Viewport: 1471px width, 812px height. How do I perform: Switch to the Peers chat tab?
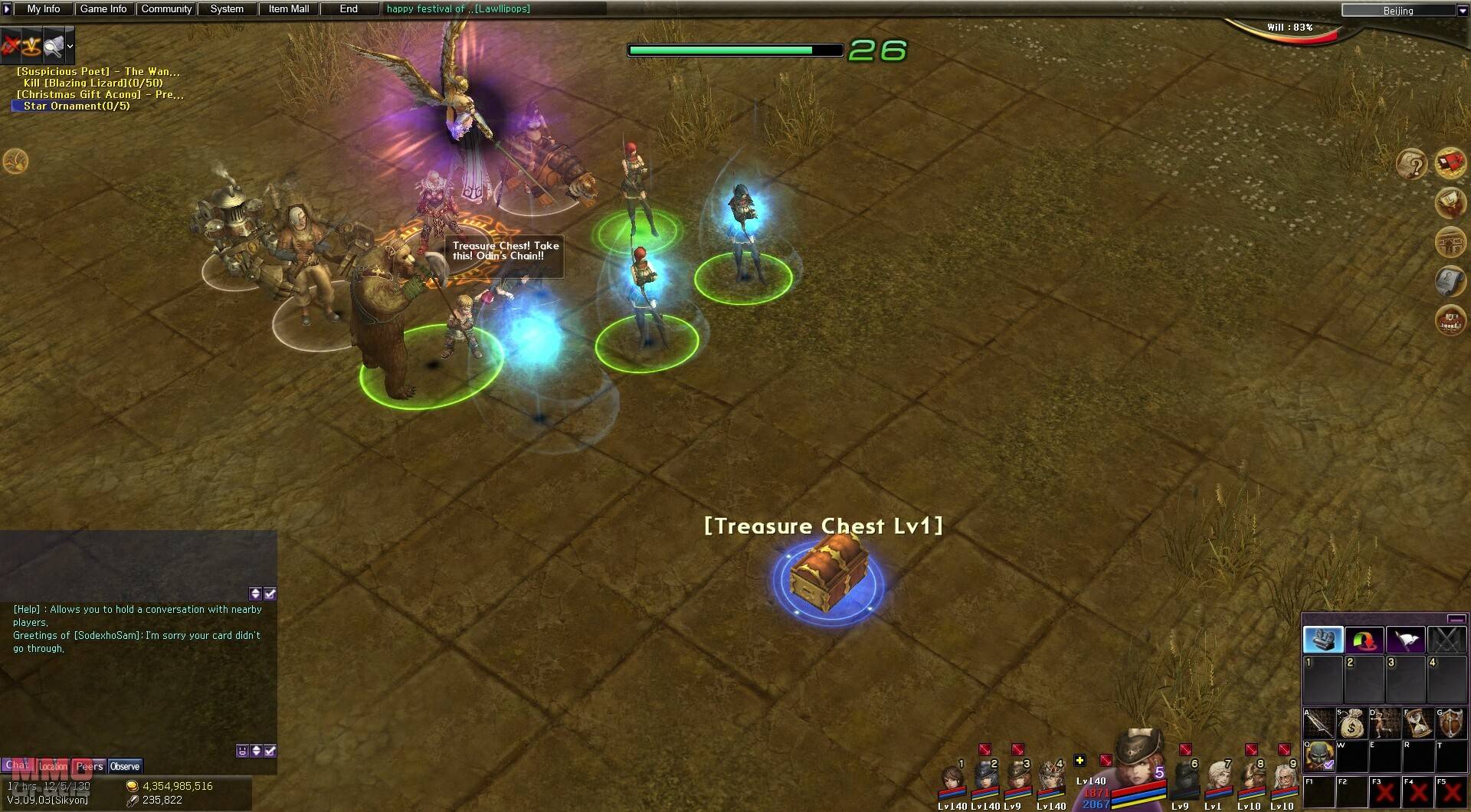click(x=90, y=766)
